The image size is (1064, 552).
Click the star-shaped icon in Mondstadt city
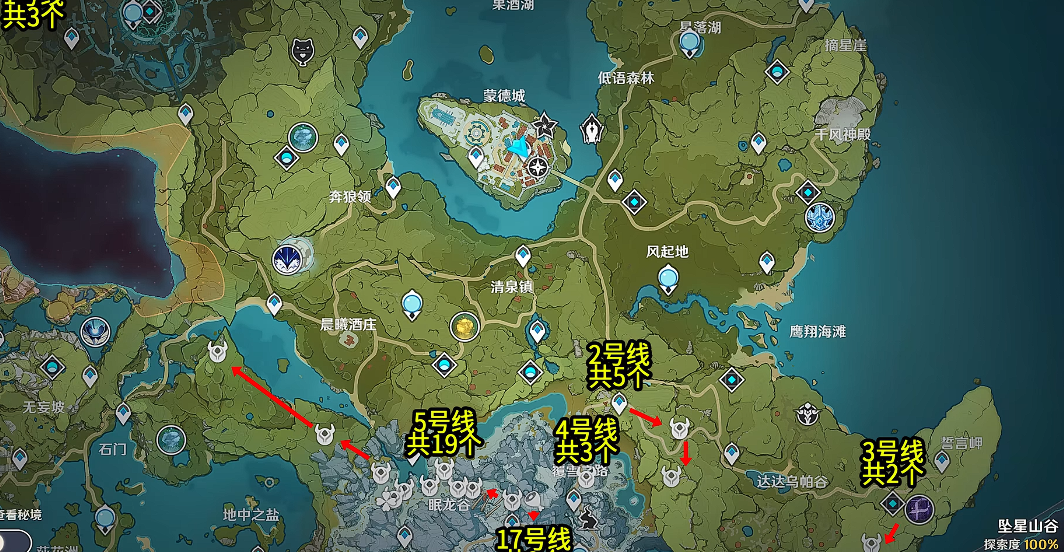[x=545, y=126]
